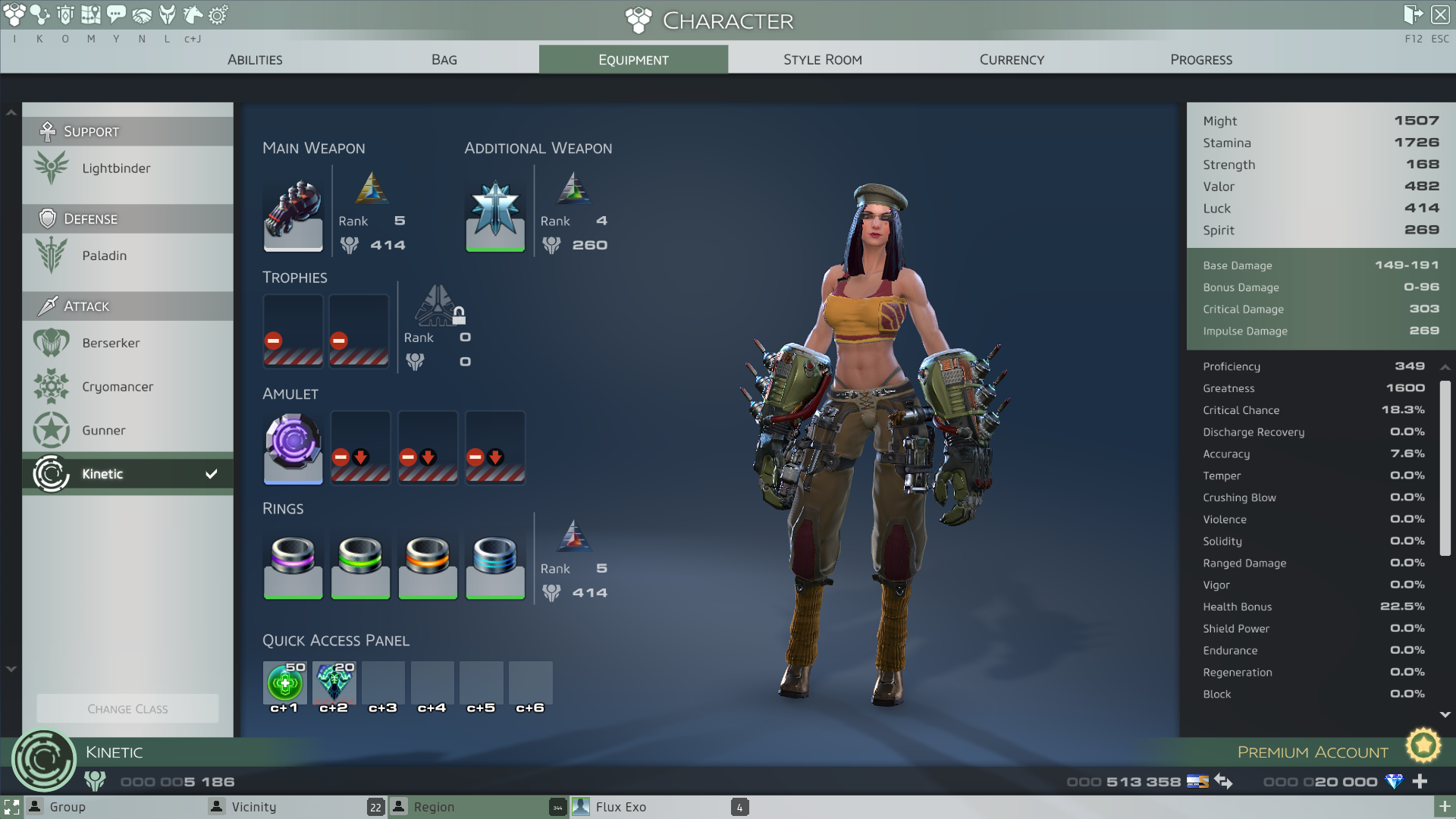This screenshot has width=1456, height=819.
Task: Select the green healing item in quick access
Action: (x=284, y=682)
